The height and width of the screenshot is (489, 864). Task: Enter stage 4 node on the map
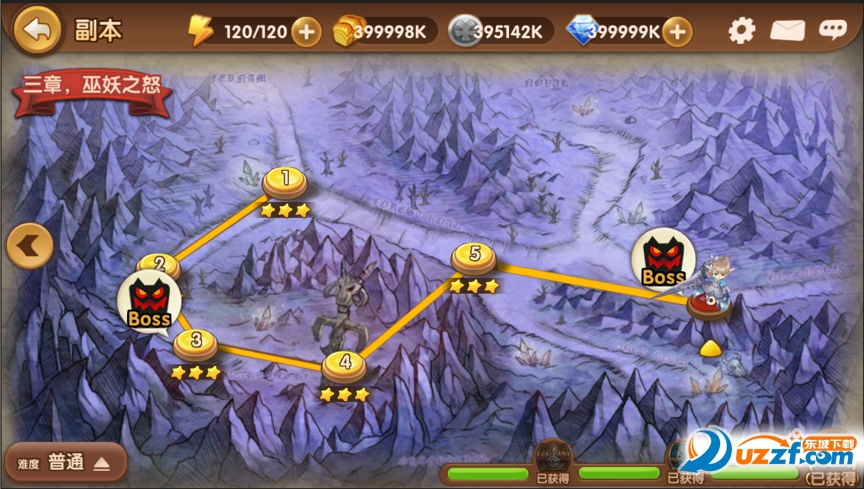[x=345, y=364]
